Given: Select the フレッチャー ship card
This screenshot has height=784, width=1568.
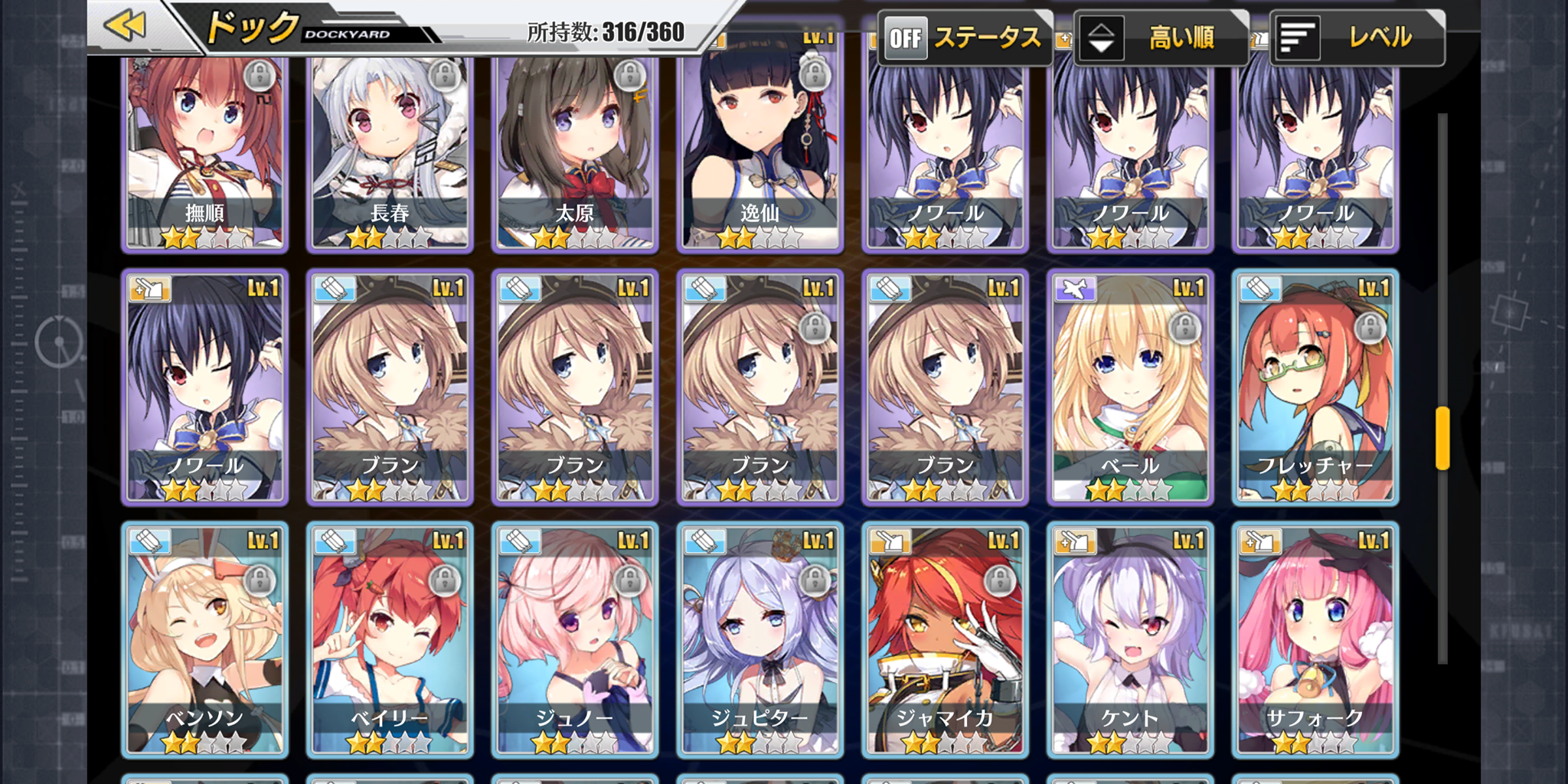Looking at the screenshot, I should pyautogui.click(x=1315, y=387).
